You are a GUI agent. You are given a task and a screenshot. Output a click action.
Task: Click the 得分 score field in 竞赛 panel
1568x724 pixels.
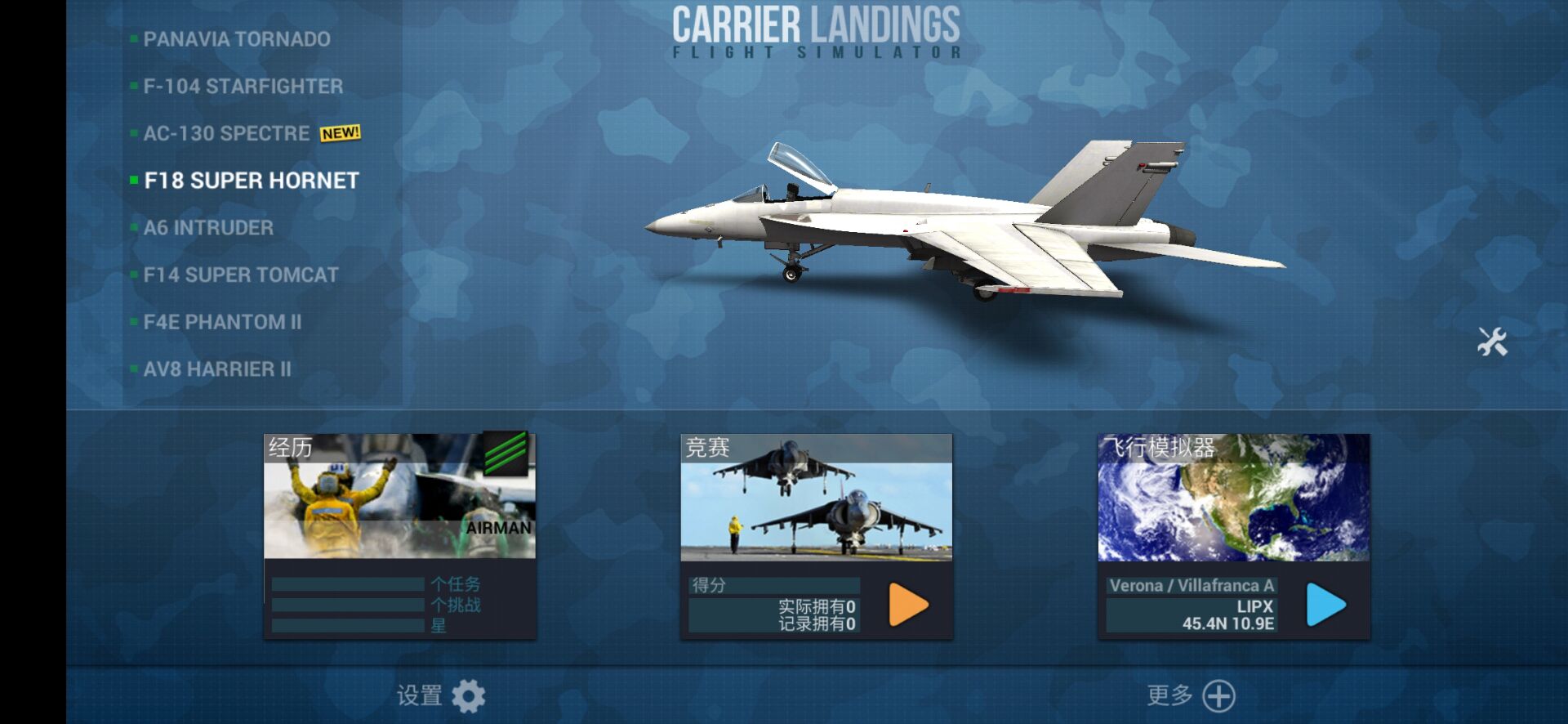click(x=773, y=585)
